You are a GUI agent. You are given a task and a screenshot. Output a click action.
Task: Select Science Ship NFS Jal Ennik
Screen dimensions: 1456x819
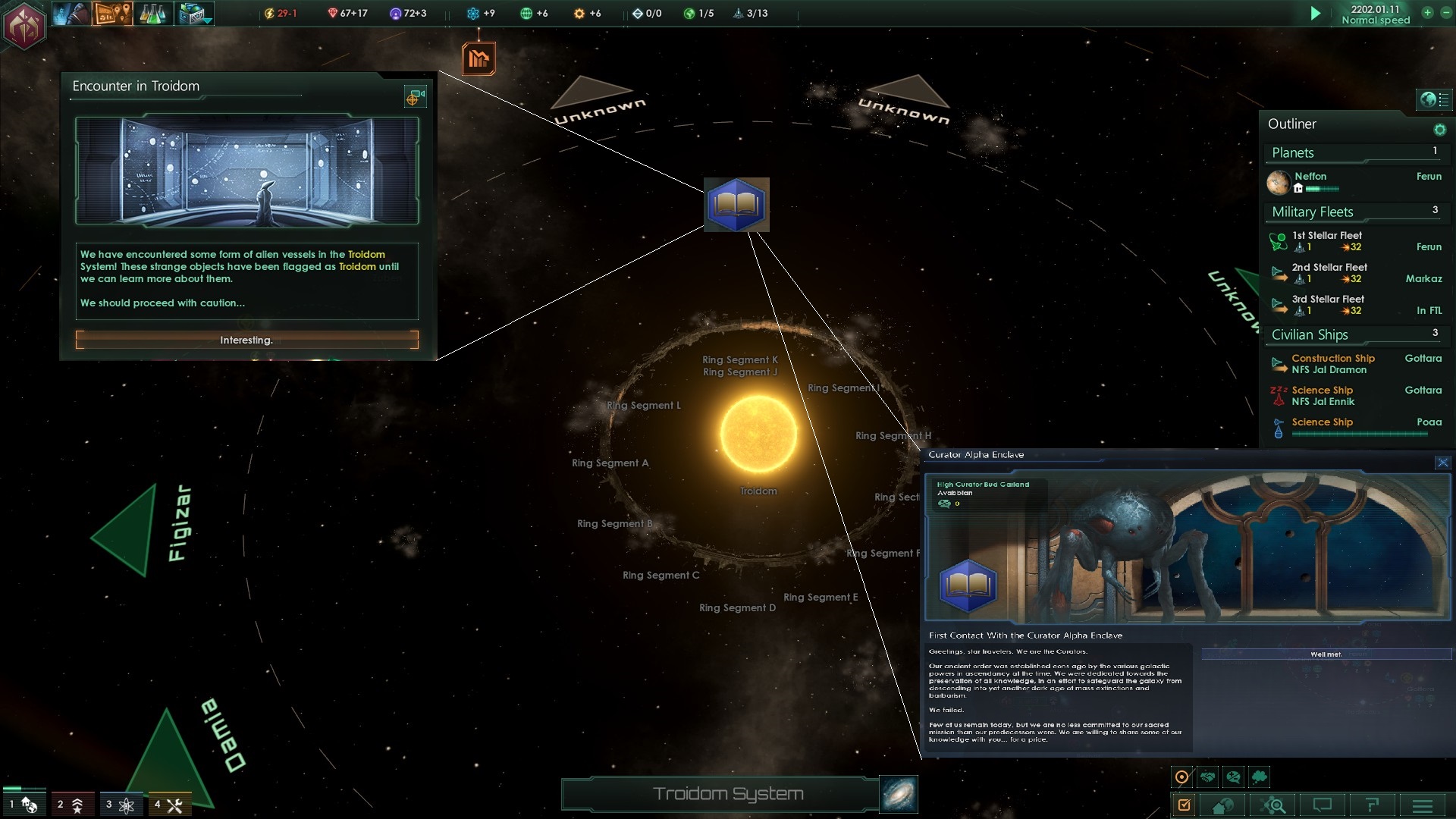pyautogui.click(x=1323, y=396)
